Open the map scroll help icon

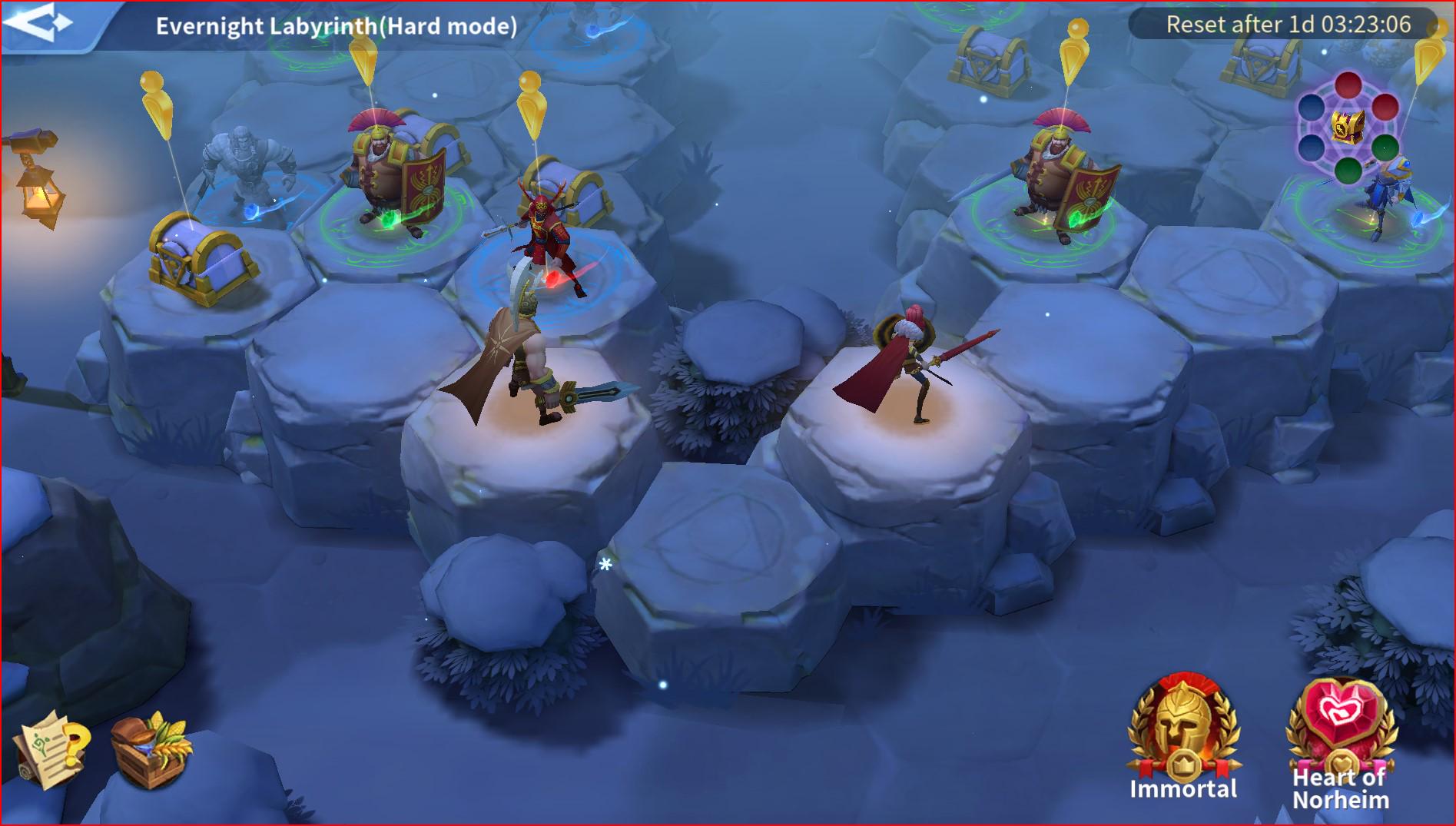(x=50, y=748)
